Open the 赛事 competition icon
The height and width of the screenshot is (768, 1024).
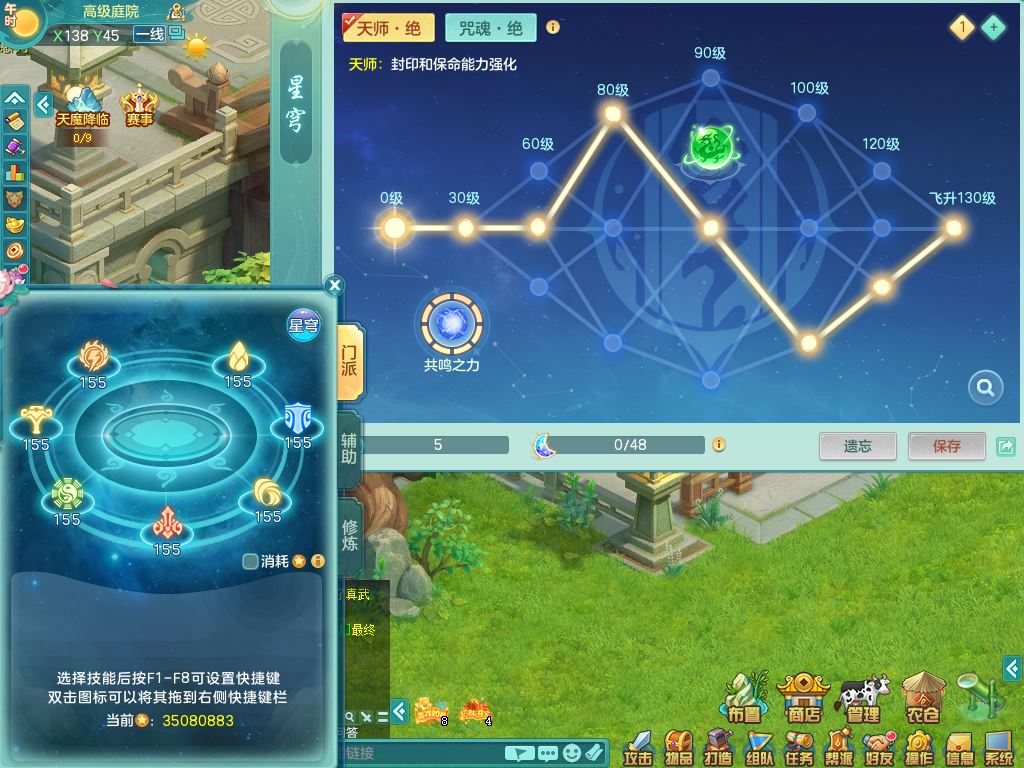(140, 106)
